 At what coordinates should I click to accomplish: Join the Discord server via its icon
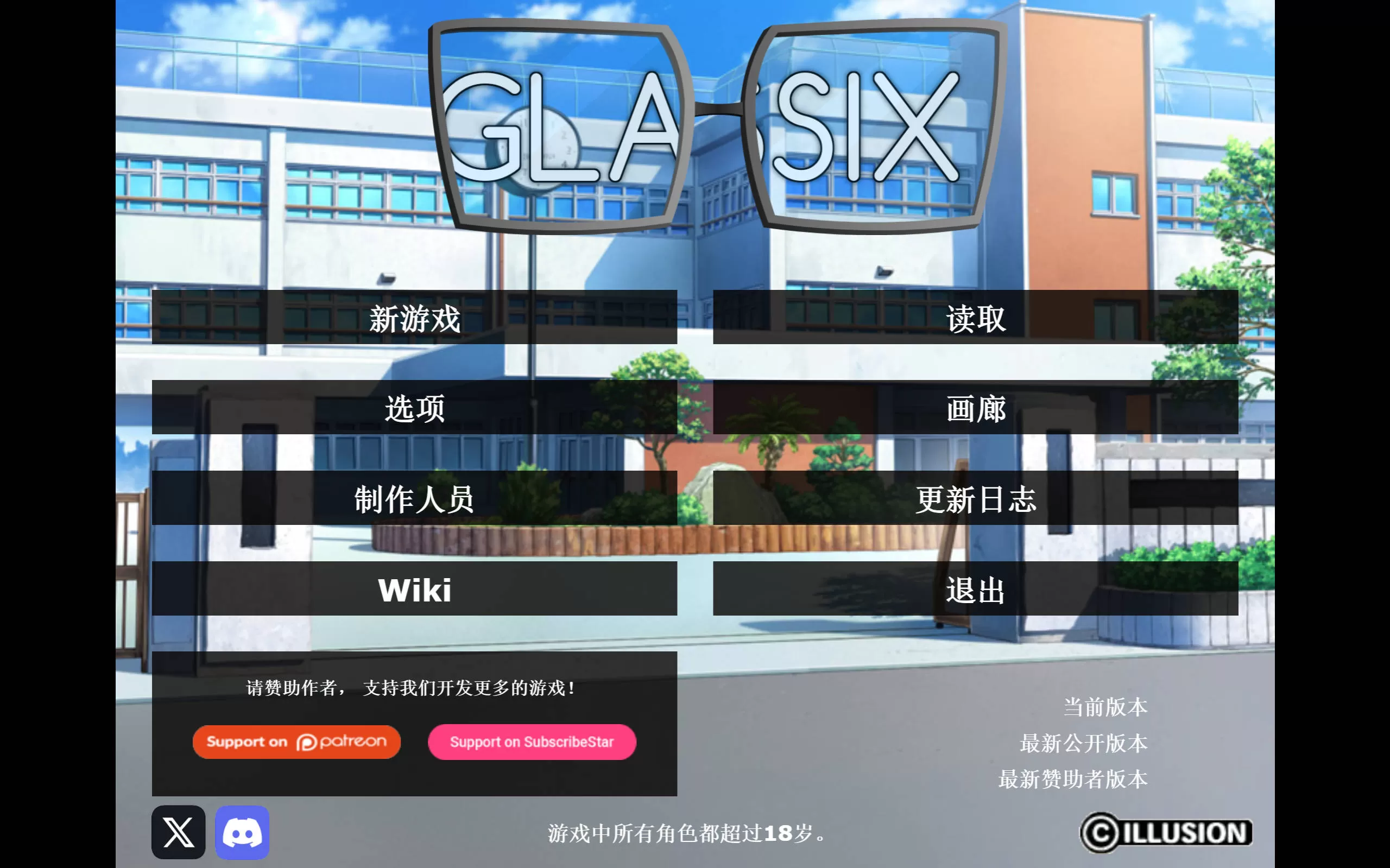tap(241, 832)
